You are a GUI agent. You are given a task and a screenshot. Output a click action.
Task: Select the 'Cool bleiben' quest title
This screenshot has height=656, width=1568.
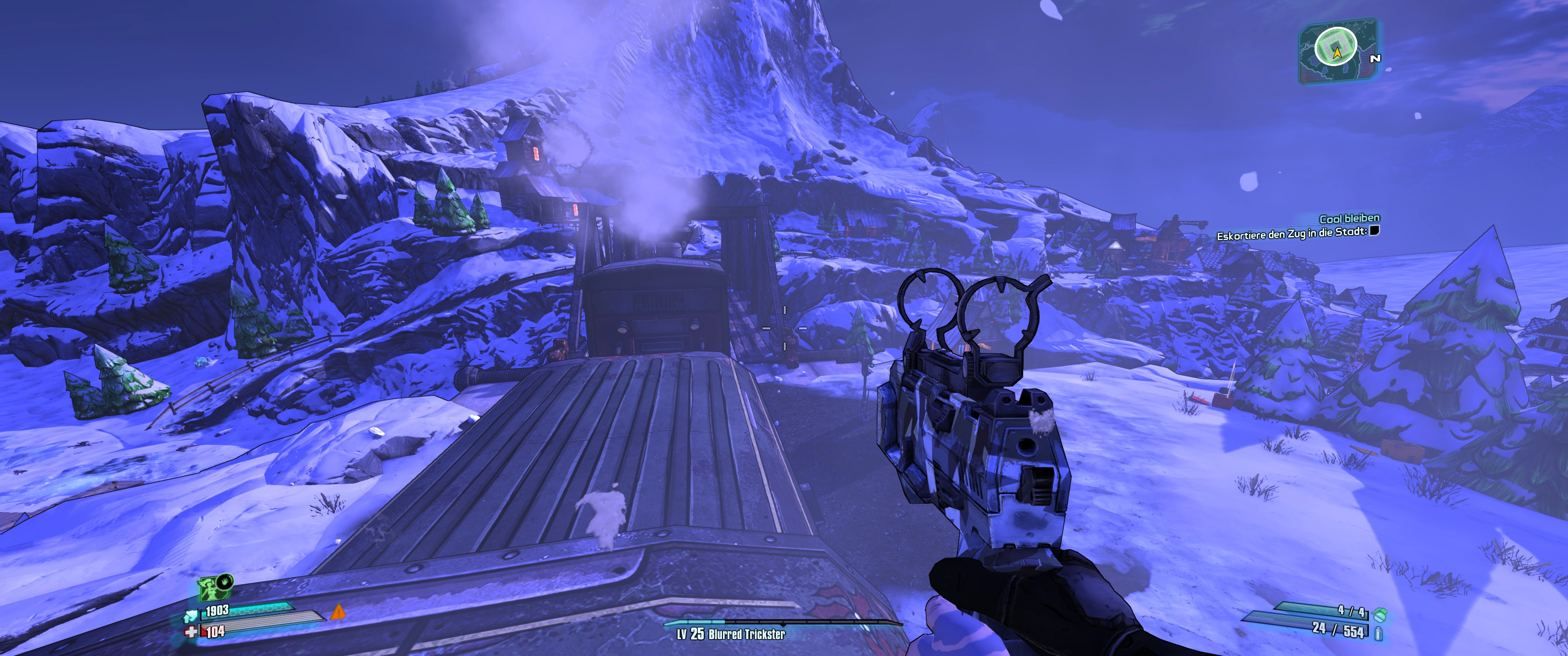coord(1349,219)
